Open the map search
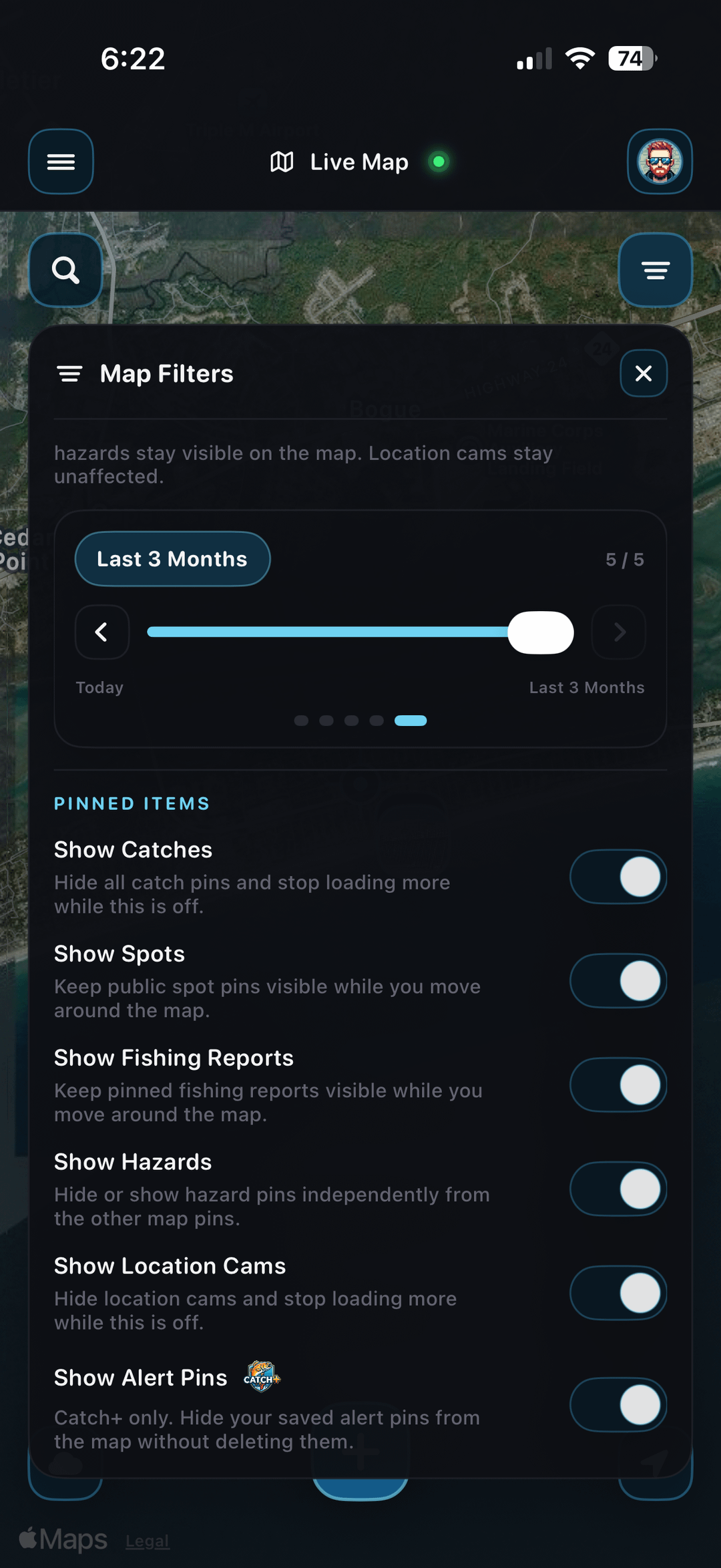This screenshot has width=721, height=1568. coord(65,270)
